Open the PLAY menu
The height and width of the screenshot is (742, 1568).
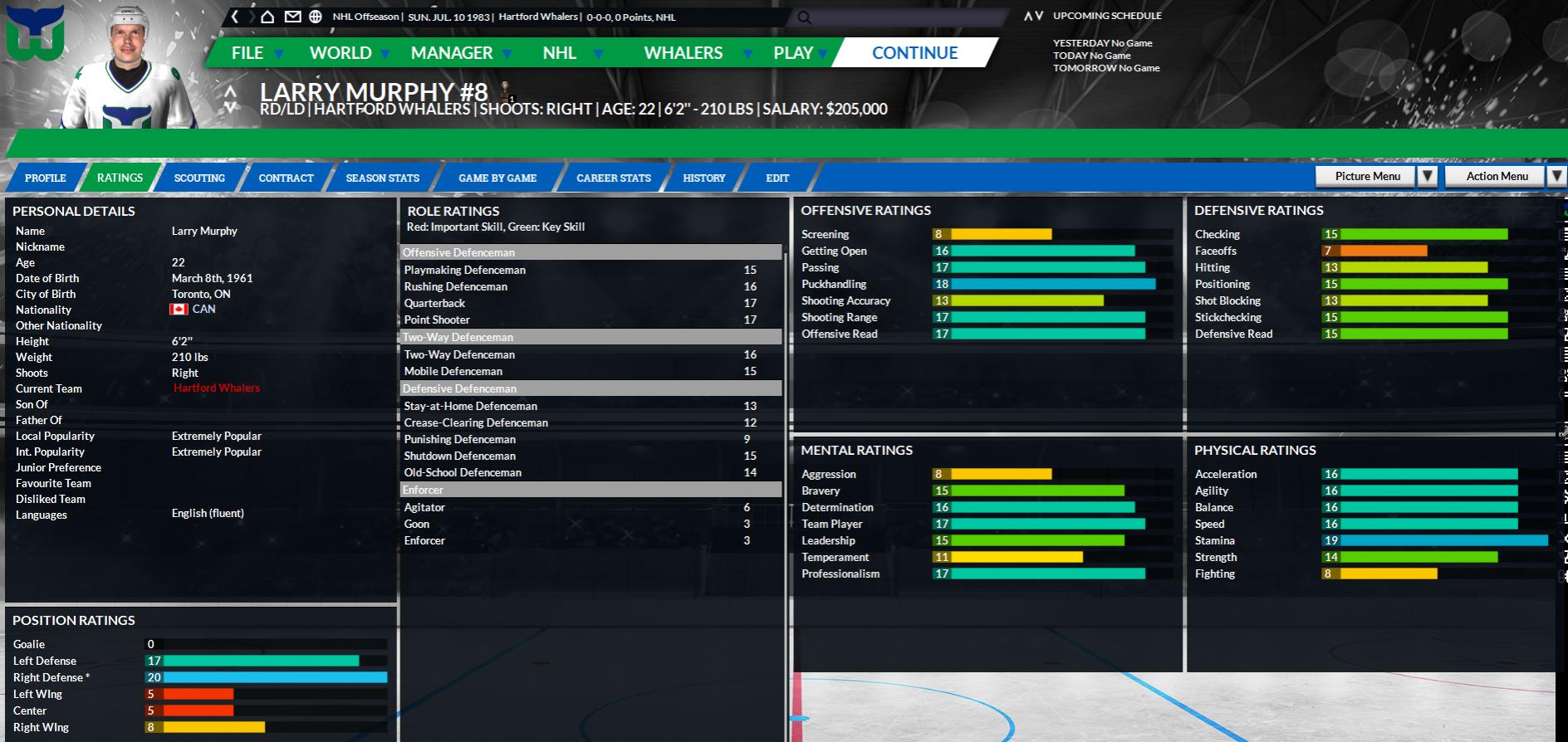793,53
